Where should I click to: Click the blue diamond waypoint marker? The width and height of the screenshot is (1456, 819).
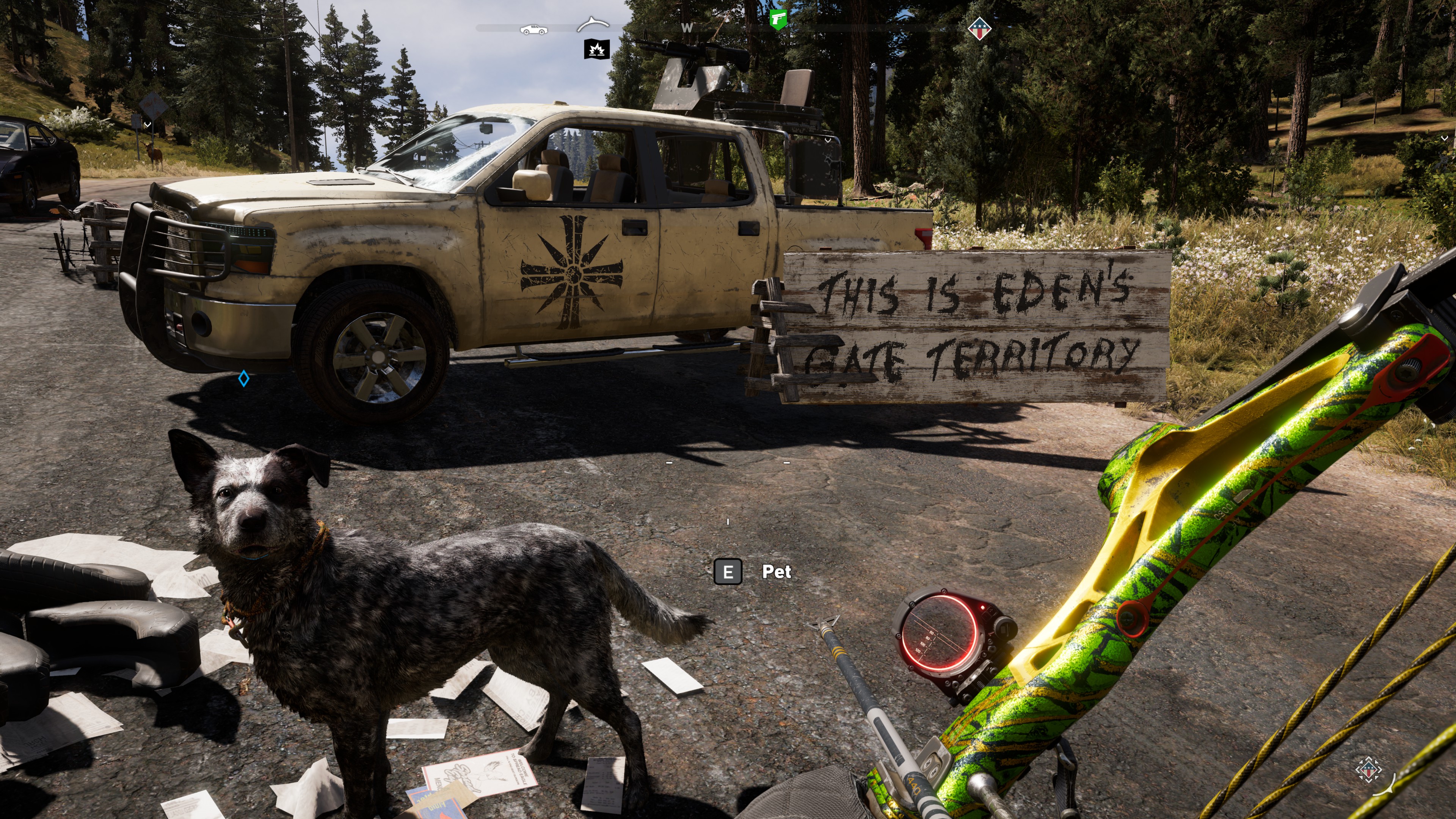coord(243,378)
